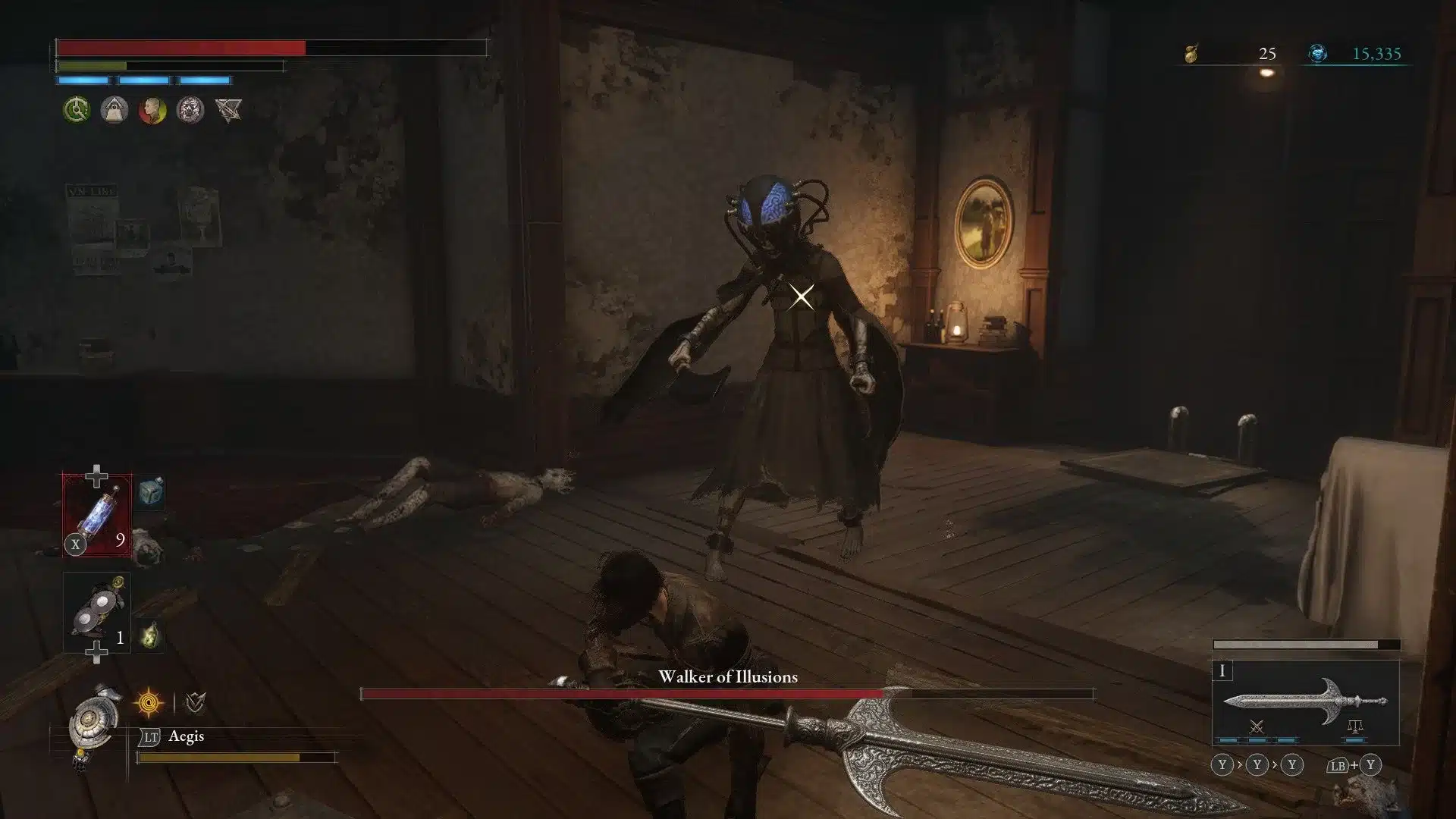The width and height of the screenshot is (1456, 819).
Task: Select the red and yellow portrait buff icon
Action: pyautogui.click(x=152, y=110)
